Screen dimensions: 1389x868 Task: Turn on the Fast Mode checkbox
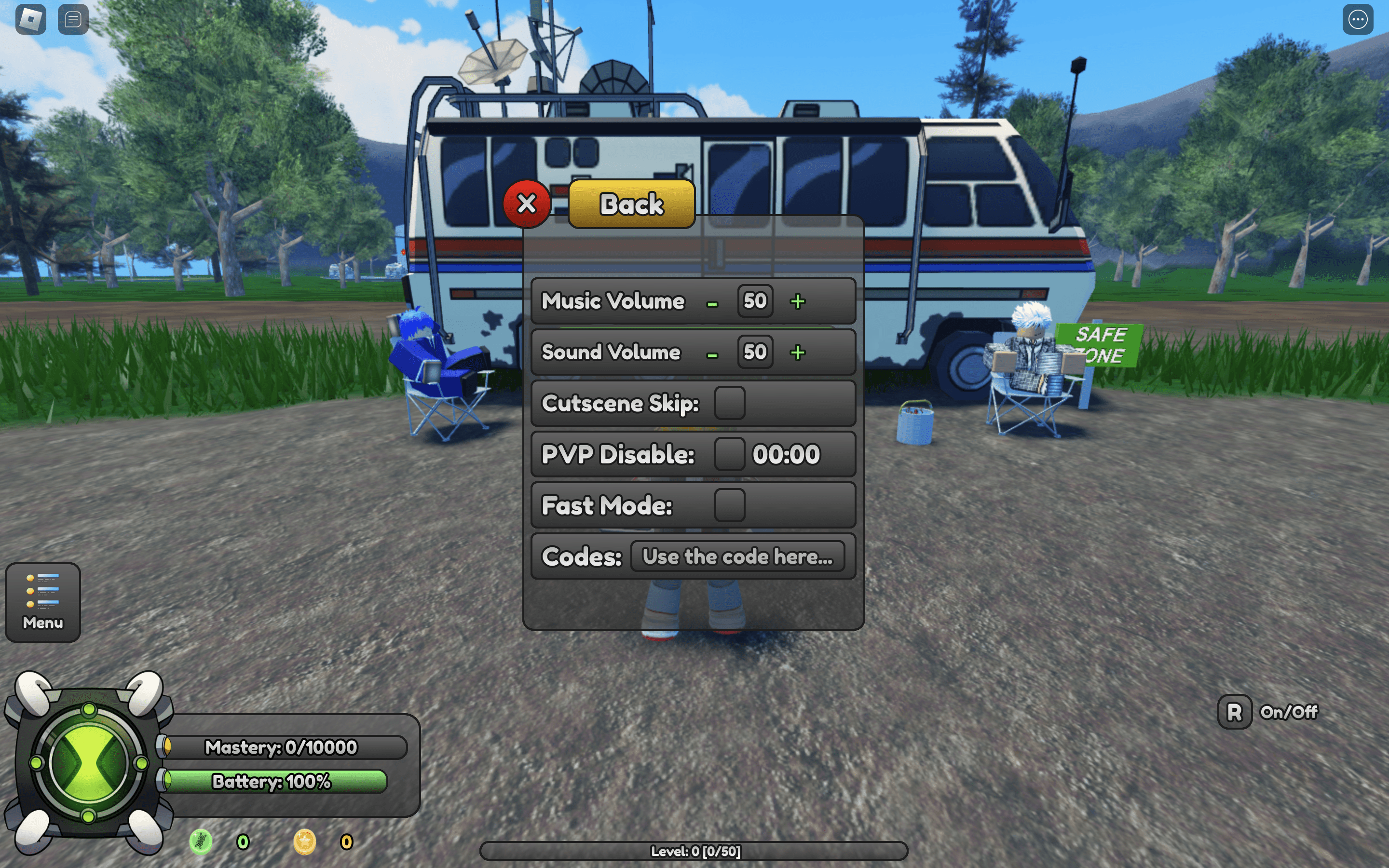[730, 505]
